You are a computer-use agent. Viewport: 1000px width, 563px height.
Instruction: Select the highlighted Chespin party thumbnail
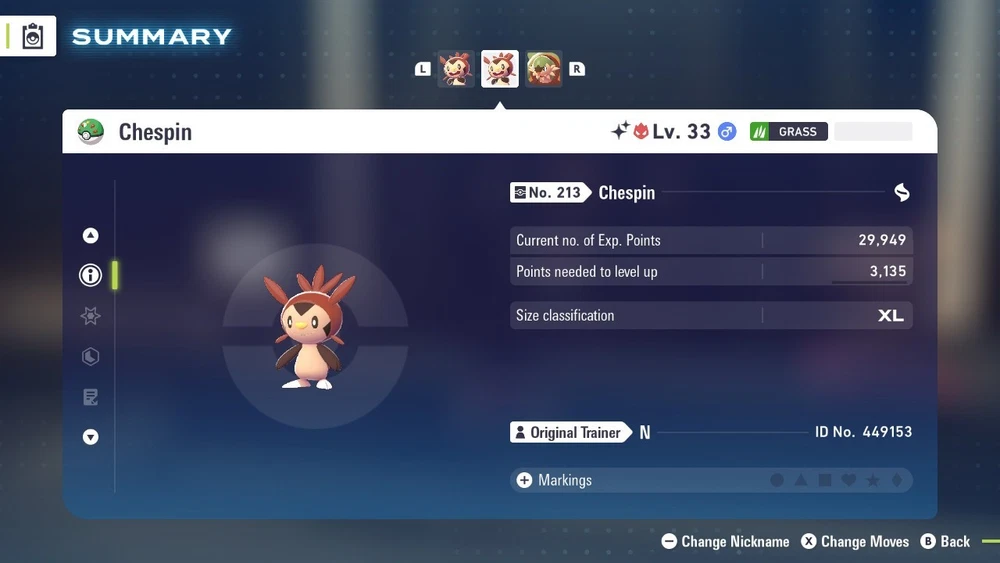point(500,69)
